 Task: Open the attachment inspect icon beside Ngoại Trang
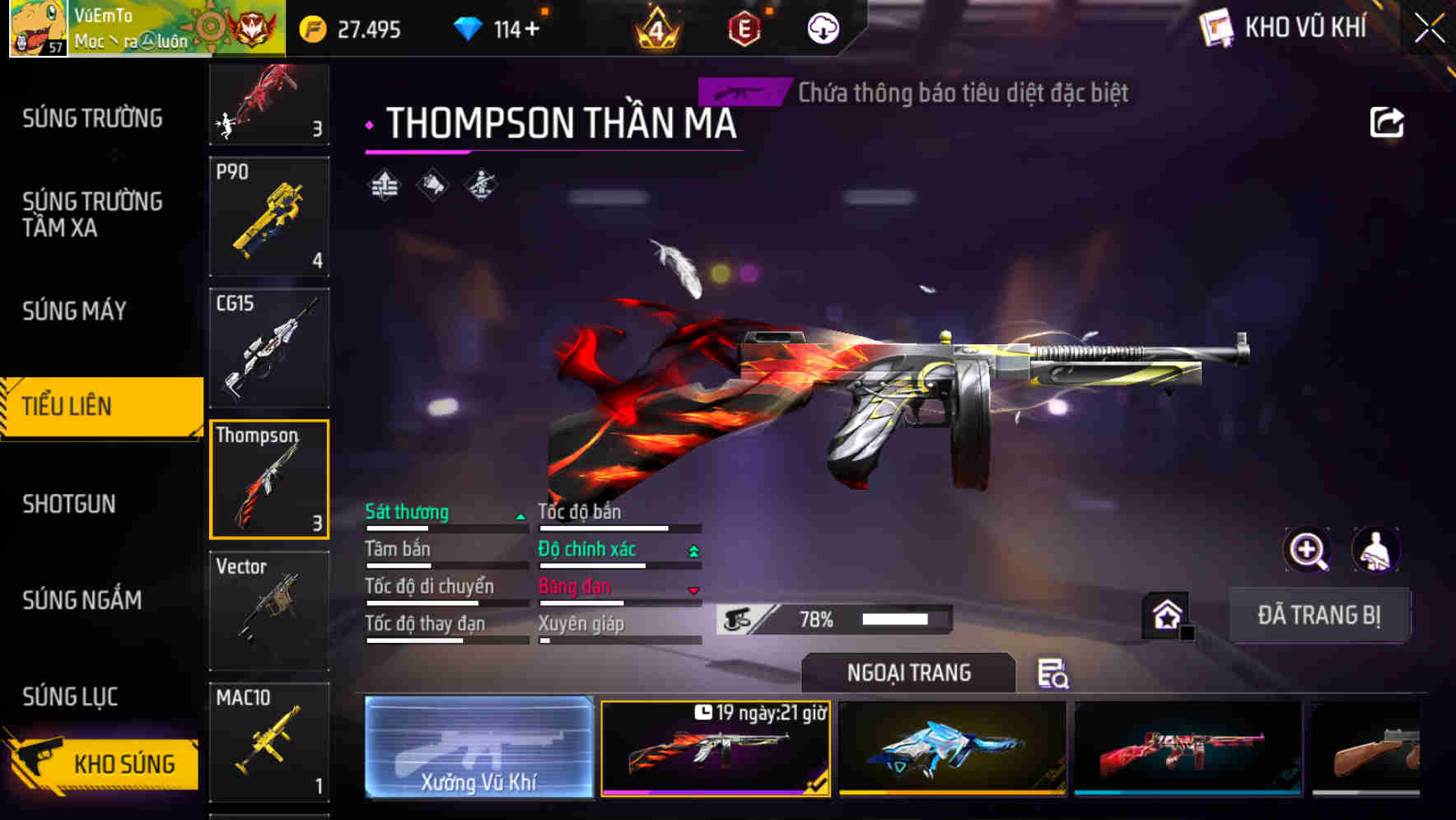1053,674
